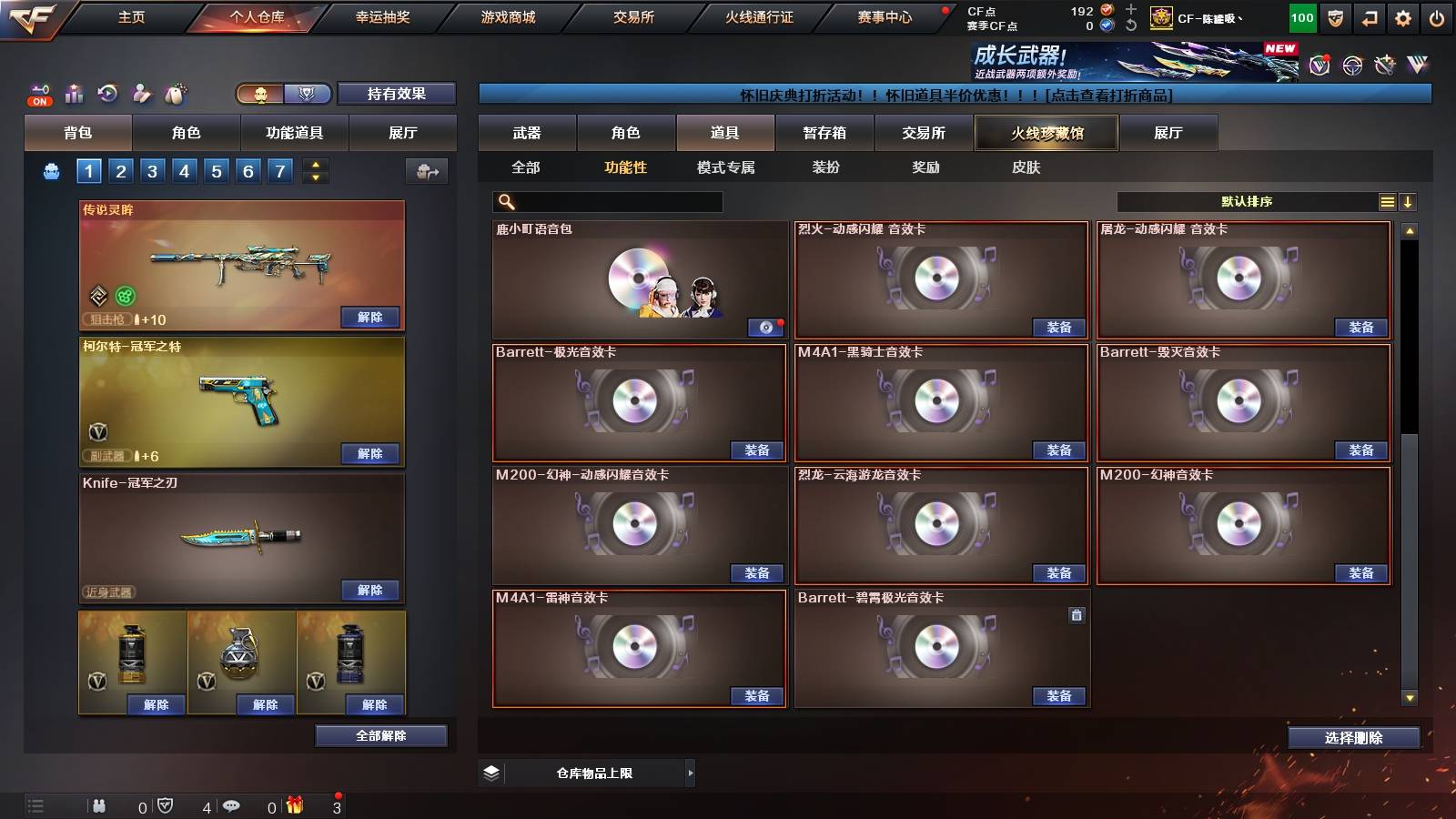Toggle the list view icon next to 默认排序
The image size is (1456, 819).
coord(1387,202)
